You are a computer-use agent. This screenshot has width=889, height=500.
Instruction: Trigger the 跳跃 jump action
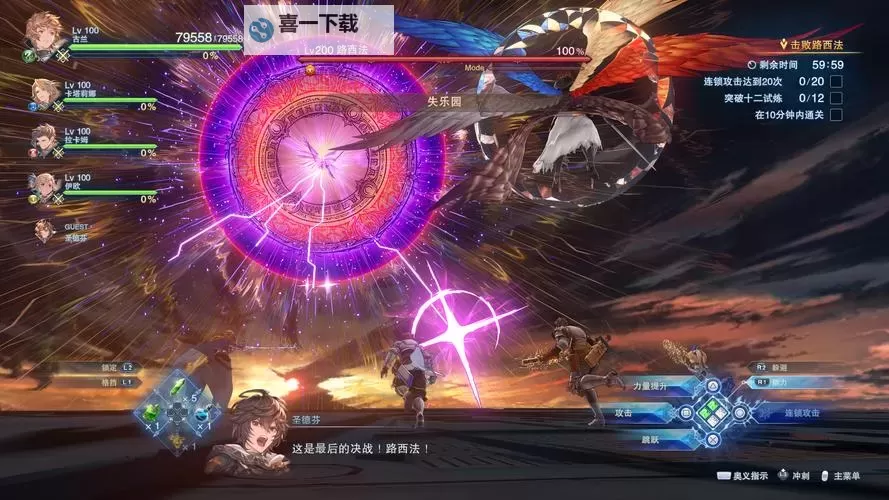[652, 438]
